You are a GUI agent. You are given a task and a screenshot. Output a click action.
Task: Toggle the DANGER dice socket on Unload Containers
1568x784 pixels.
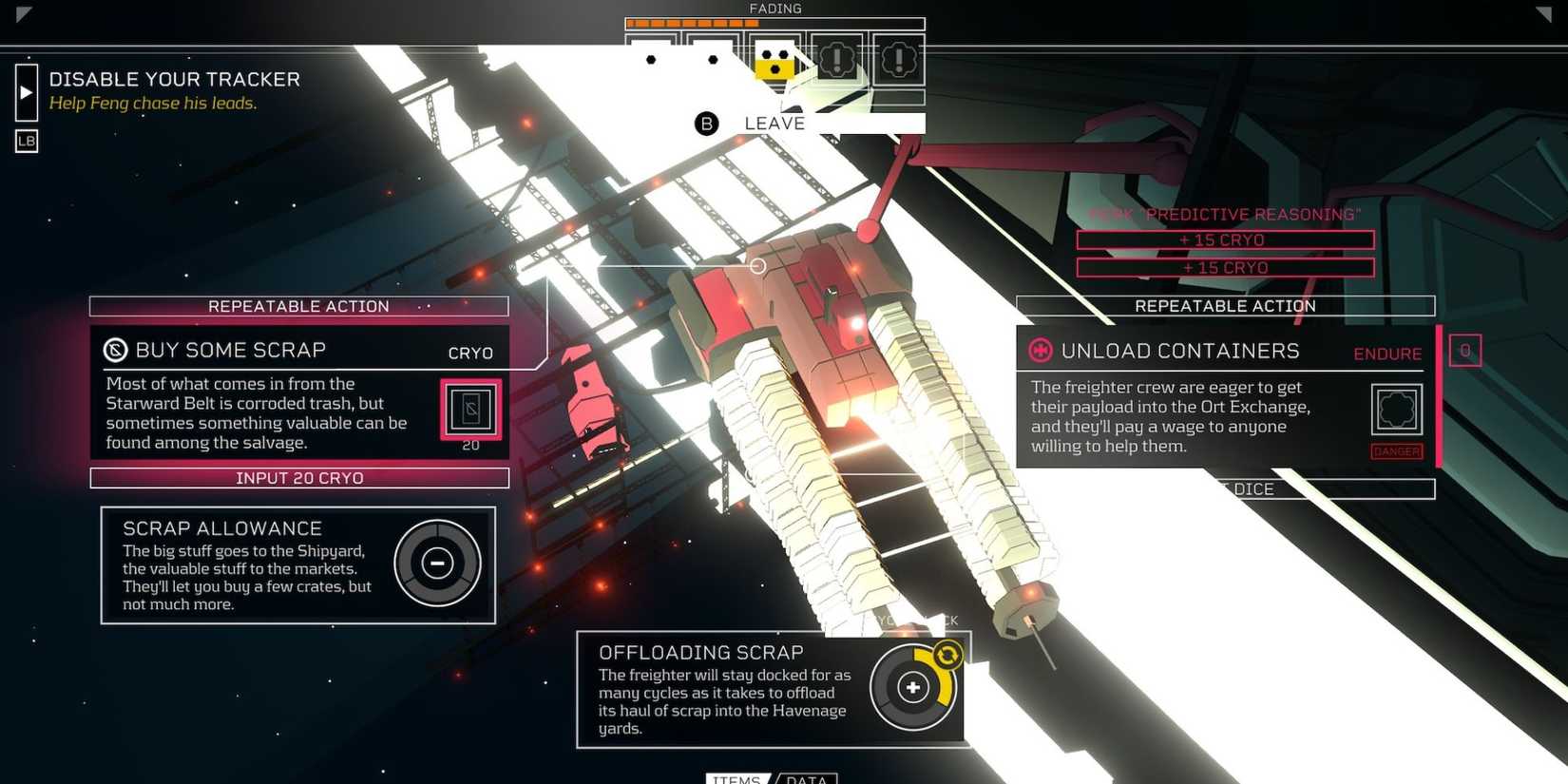point(1395,409)
